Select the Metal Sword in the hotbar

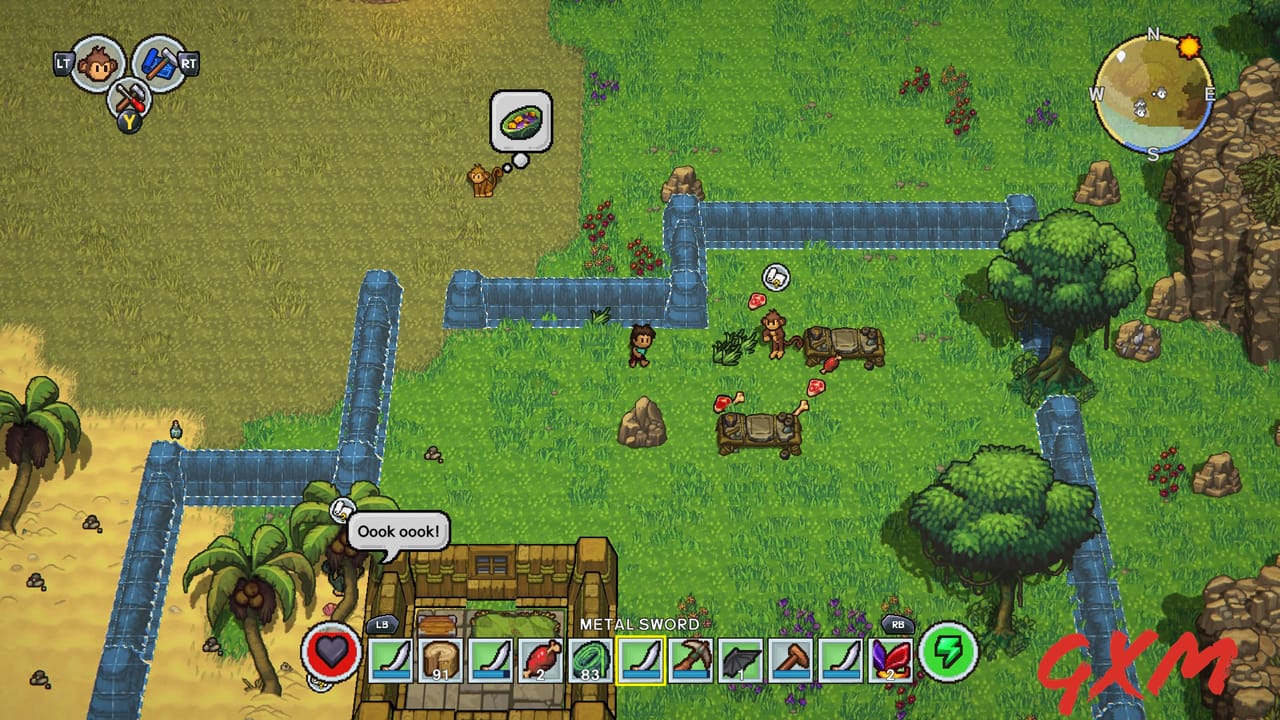(x=640, y=662)
